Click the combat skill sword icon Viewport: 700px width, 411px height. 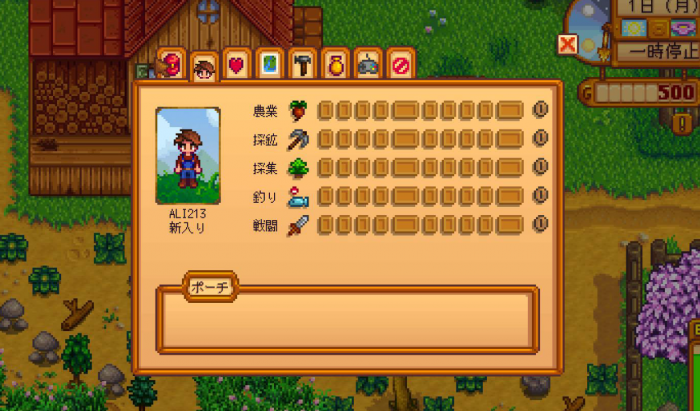click(x=299, y=224)
